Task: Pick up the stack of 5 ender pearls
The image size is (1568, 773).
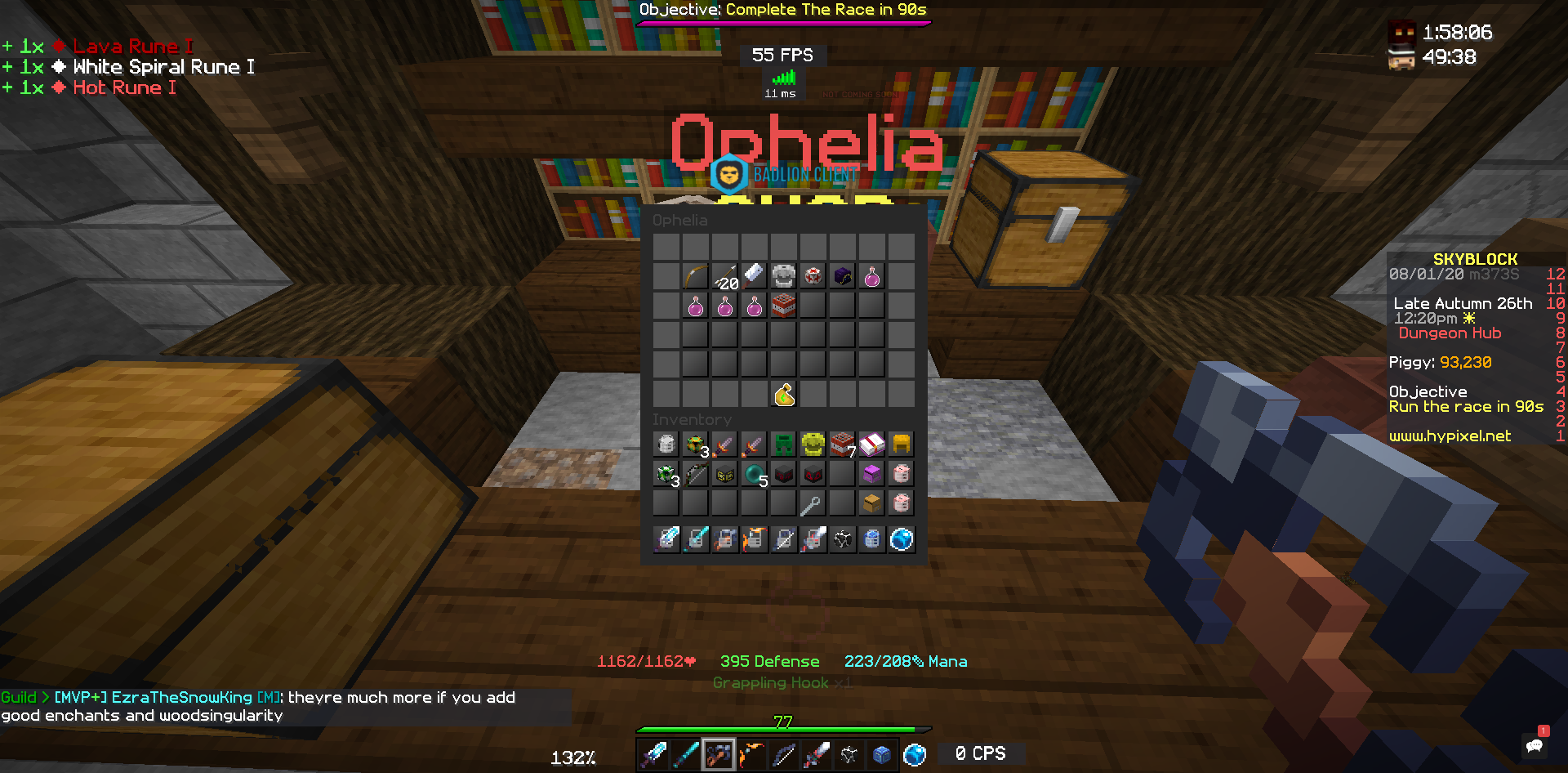Action: pos(753,472)
